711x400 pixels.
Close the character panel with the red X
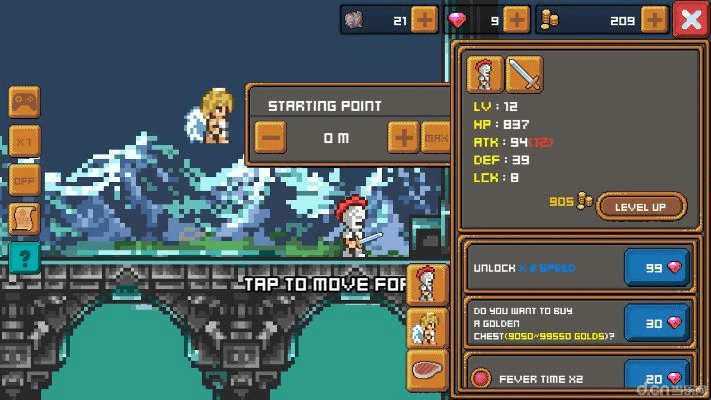(x=690, y=19)
